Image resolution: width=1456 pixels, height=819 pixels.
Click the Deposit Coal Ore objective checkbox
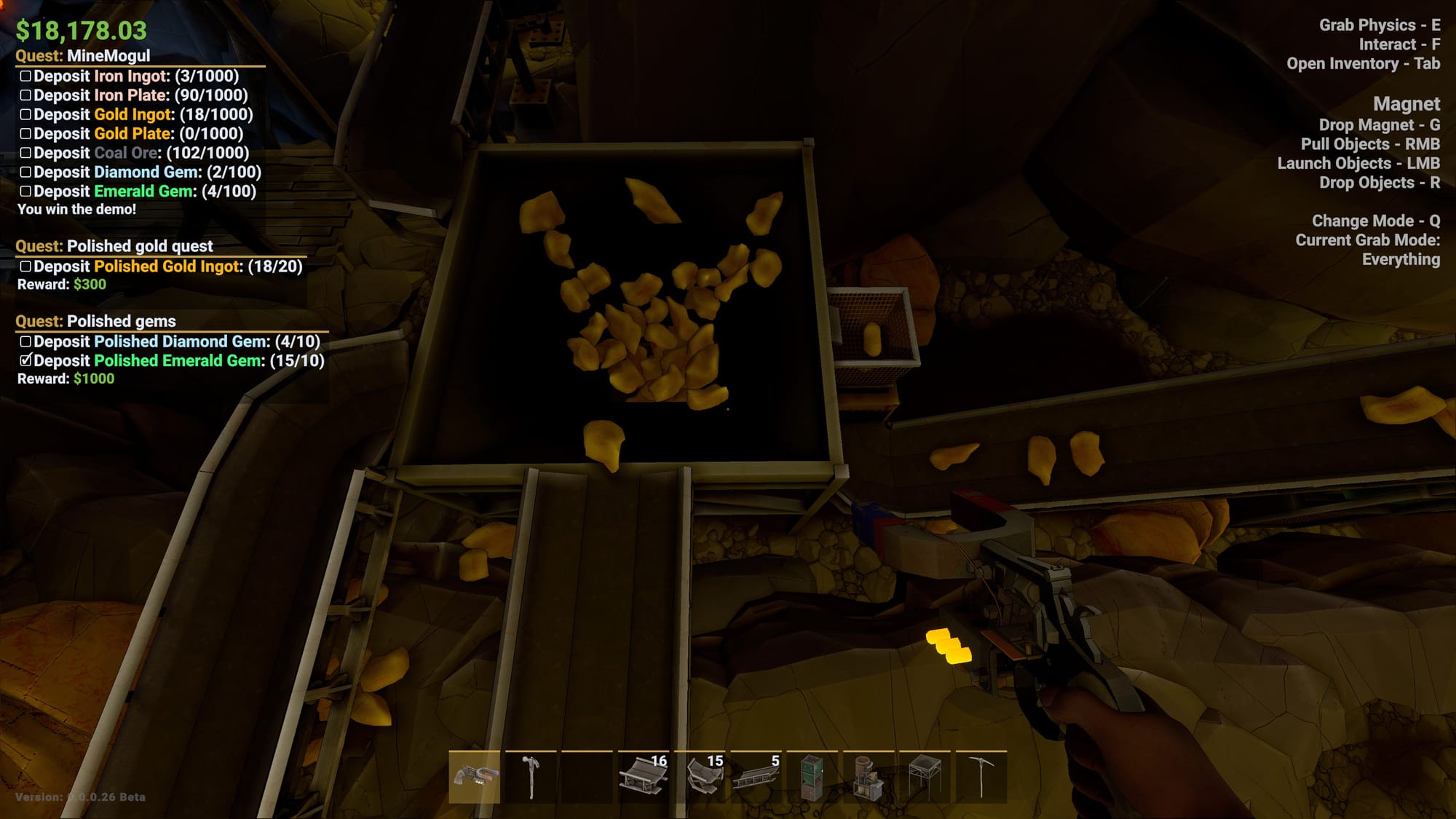26,153
